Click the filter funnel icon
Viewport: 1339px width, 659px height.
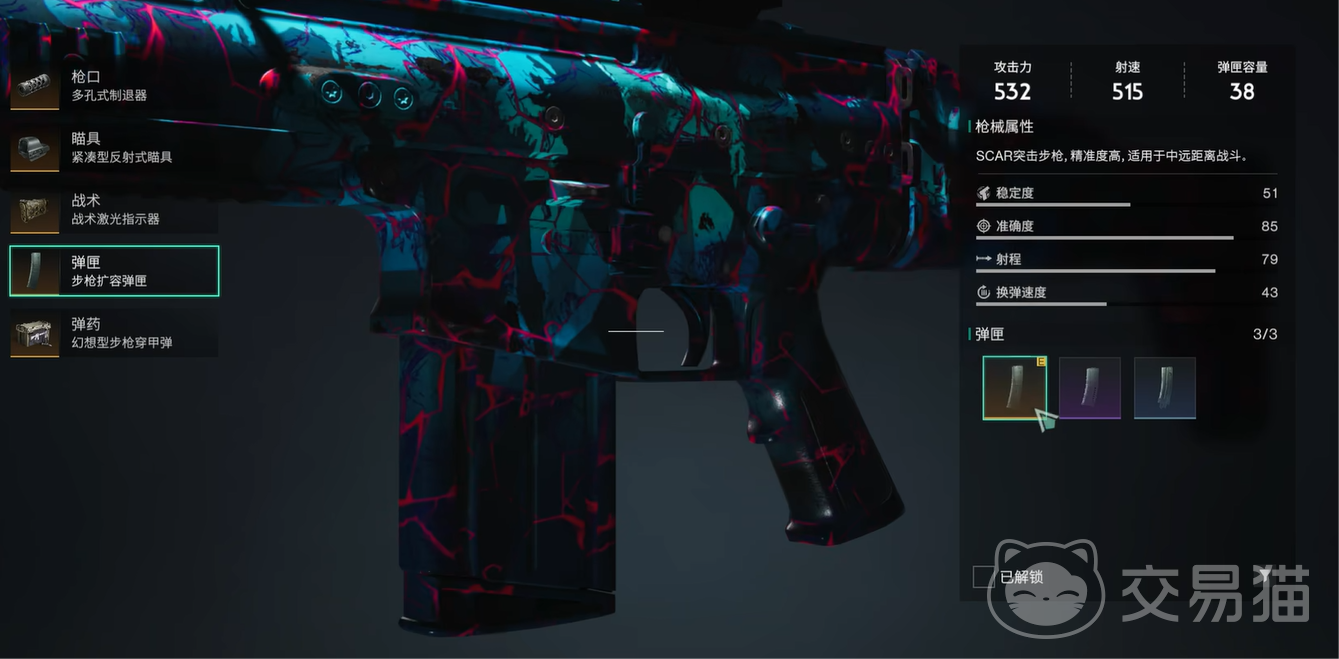1265,575
